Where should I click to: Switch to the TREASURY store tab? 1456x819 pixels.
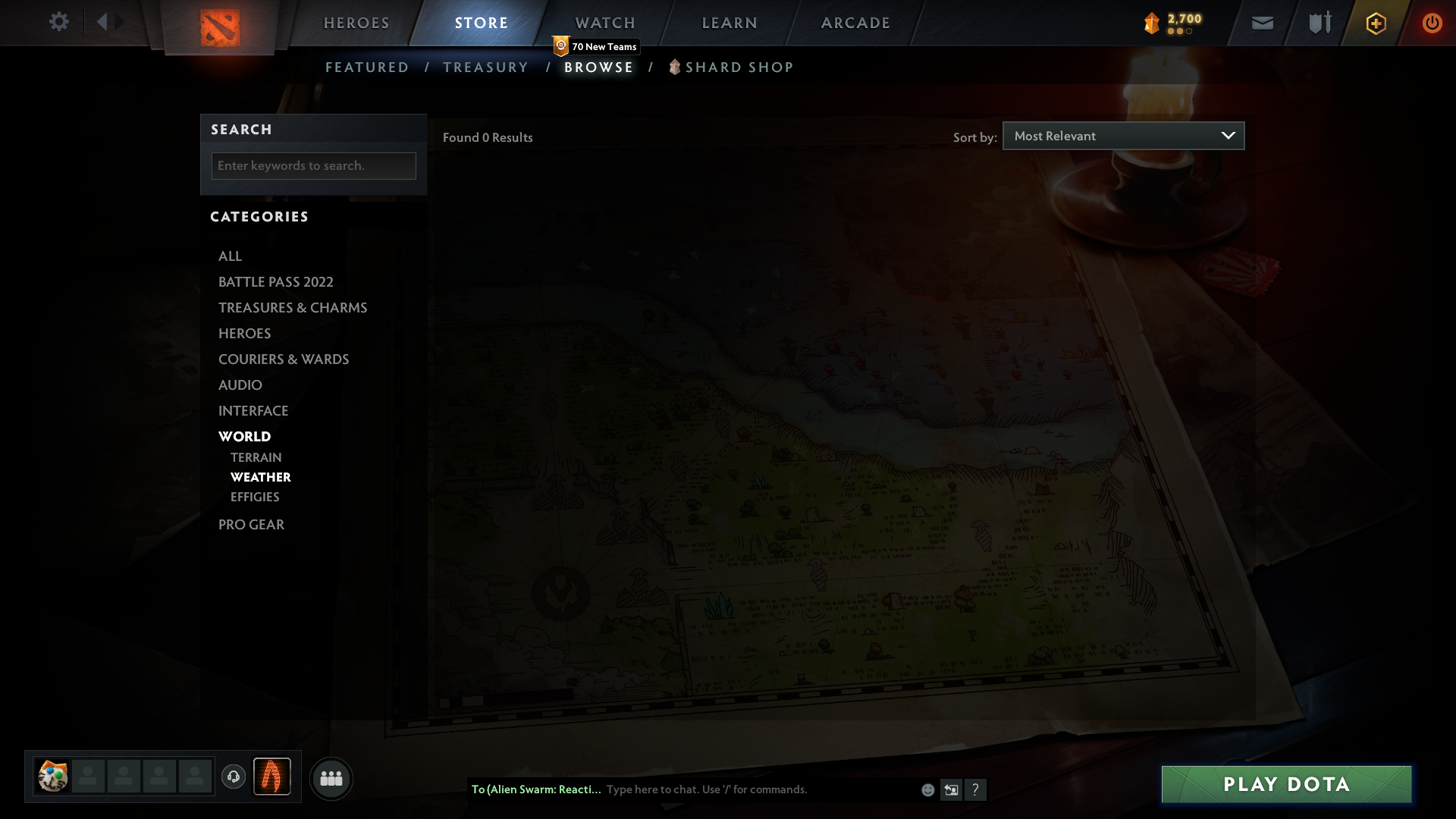[x=485, y=67]
